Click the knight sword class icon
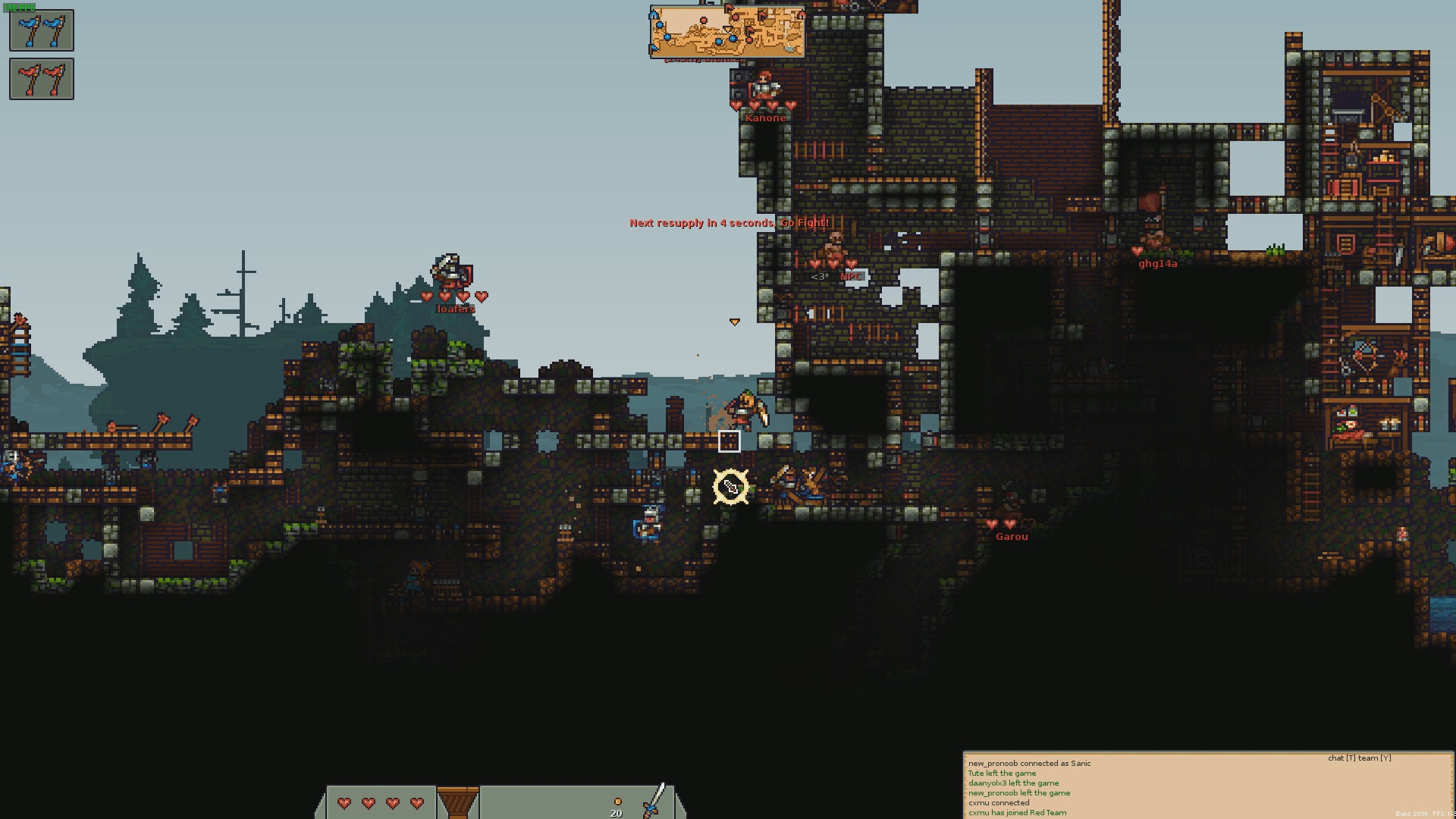The height and width of the screenshot is (819, 1456). [x=654, y=801]
